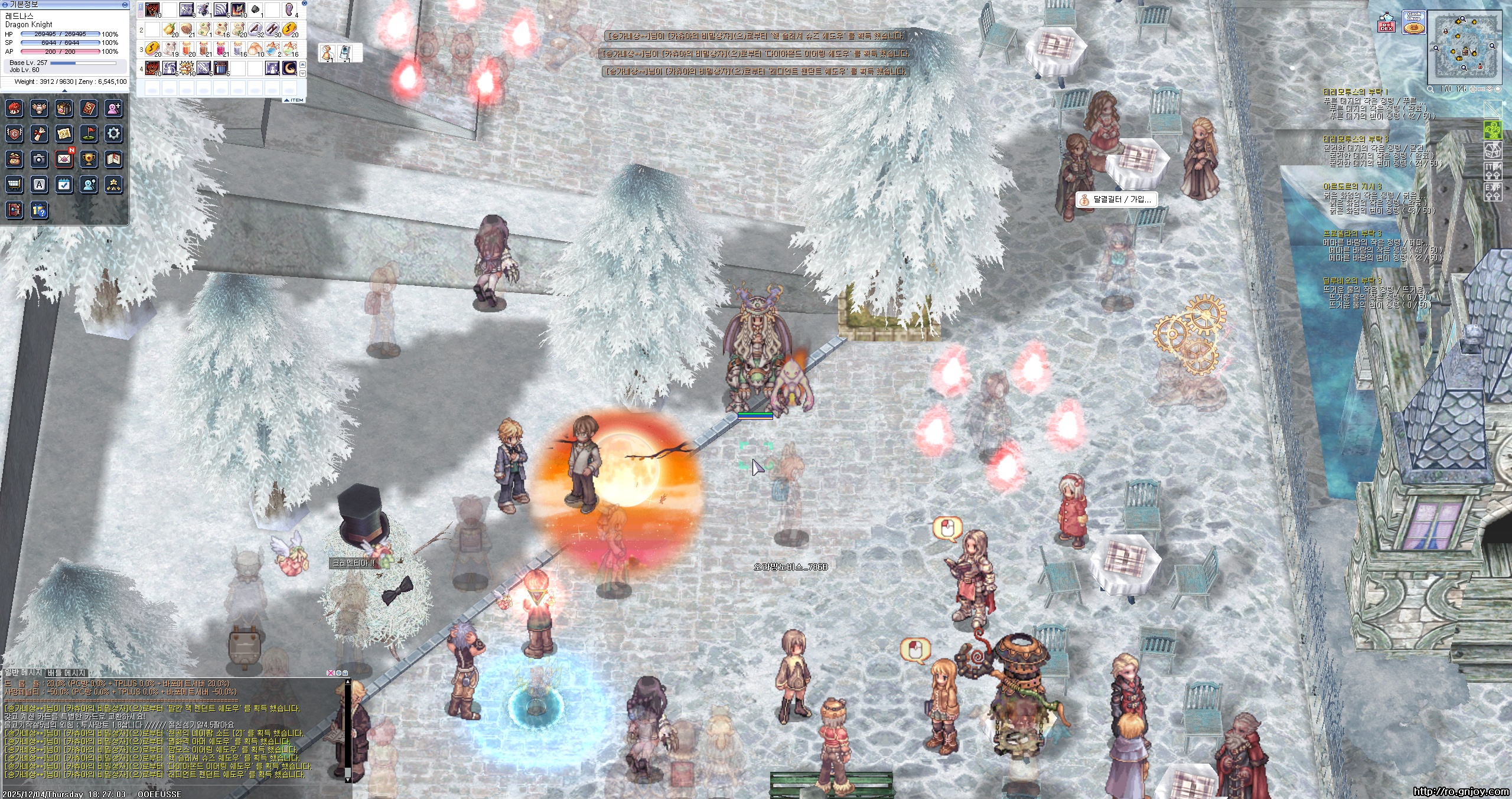Open the gift box help icon
The width and height of the screenshot is (1512, 799).
point(39,210)
